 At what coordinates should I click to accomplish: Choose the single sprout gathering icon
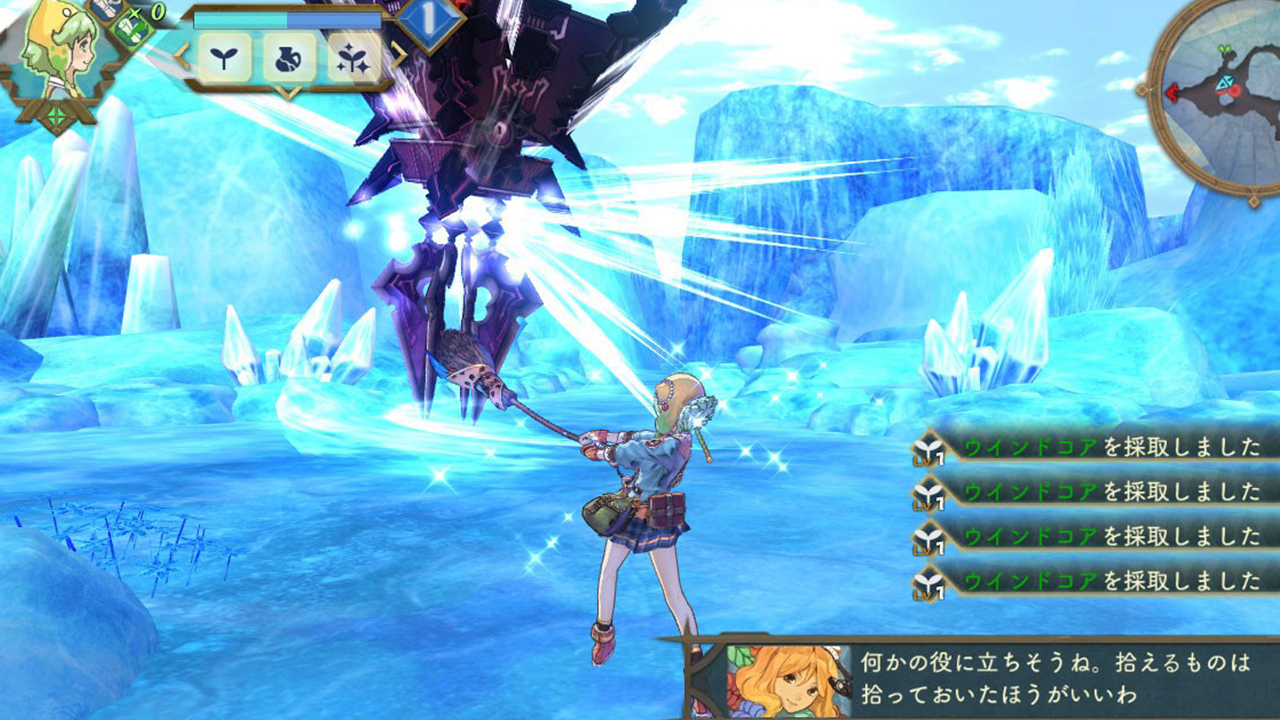[x=224, y=57]
